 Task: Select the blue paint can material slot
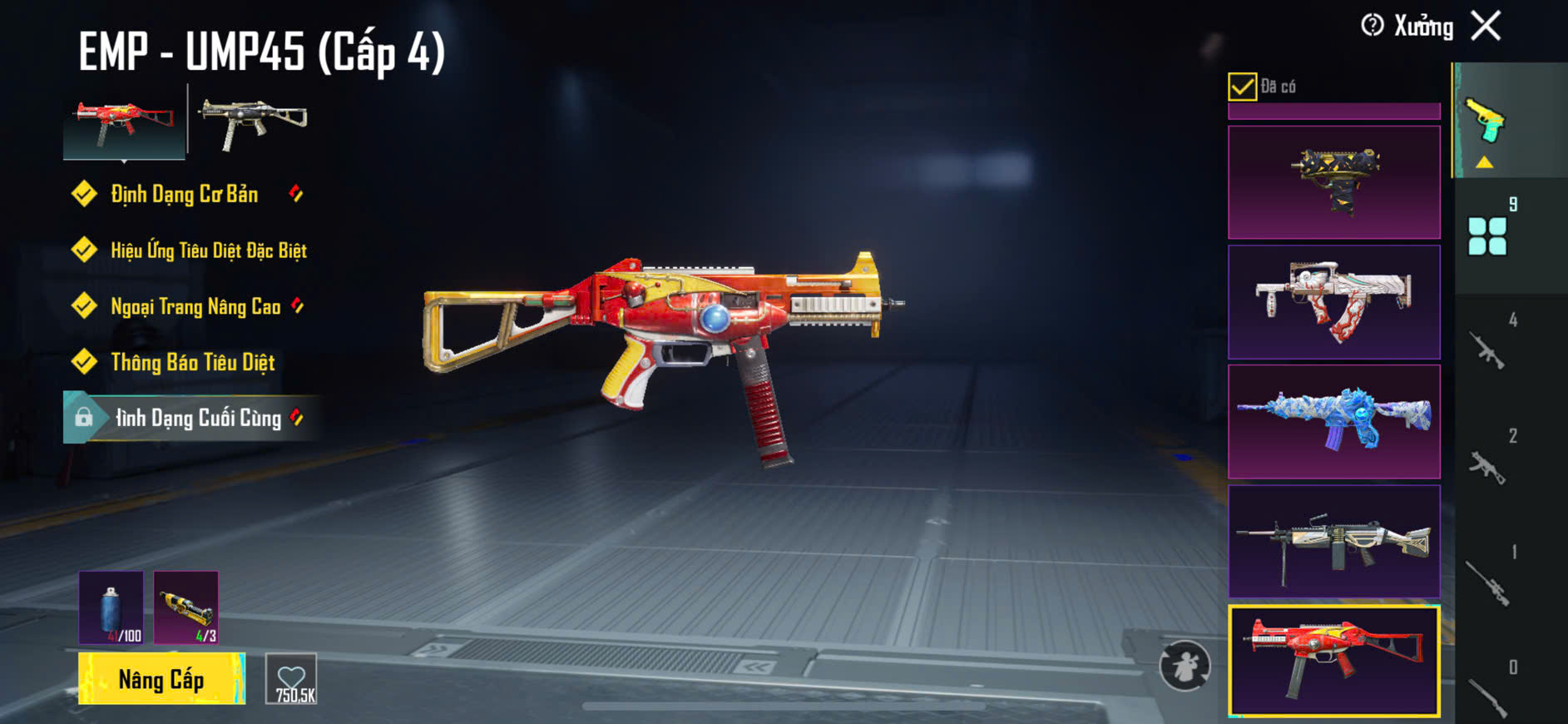point(111,607)
